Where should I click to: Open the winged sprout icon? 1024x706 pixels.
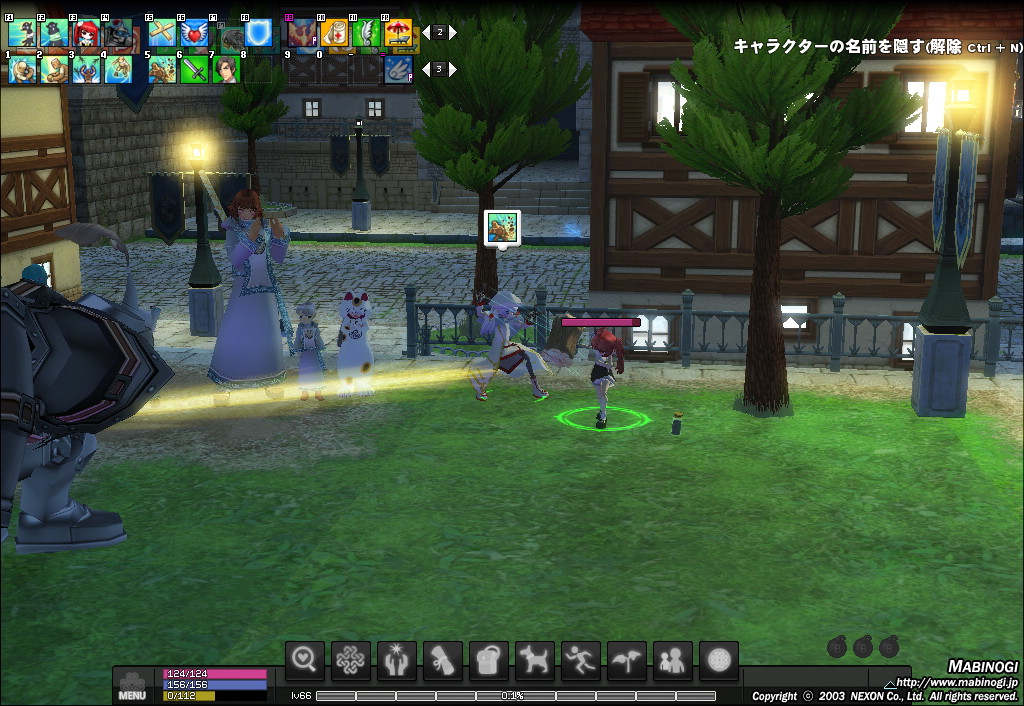tap(627, 660)
